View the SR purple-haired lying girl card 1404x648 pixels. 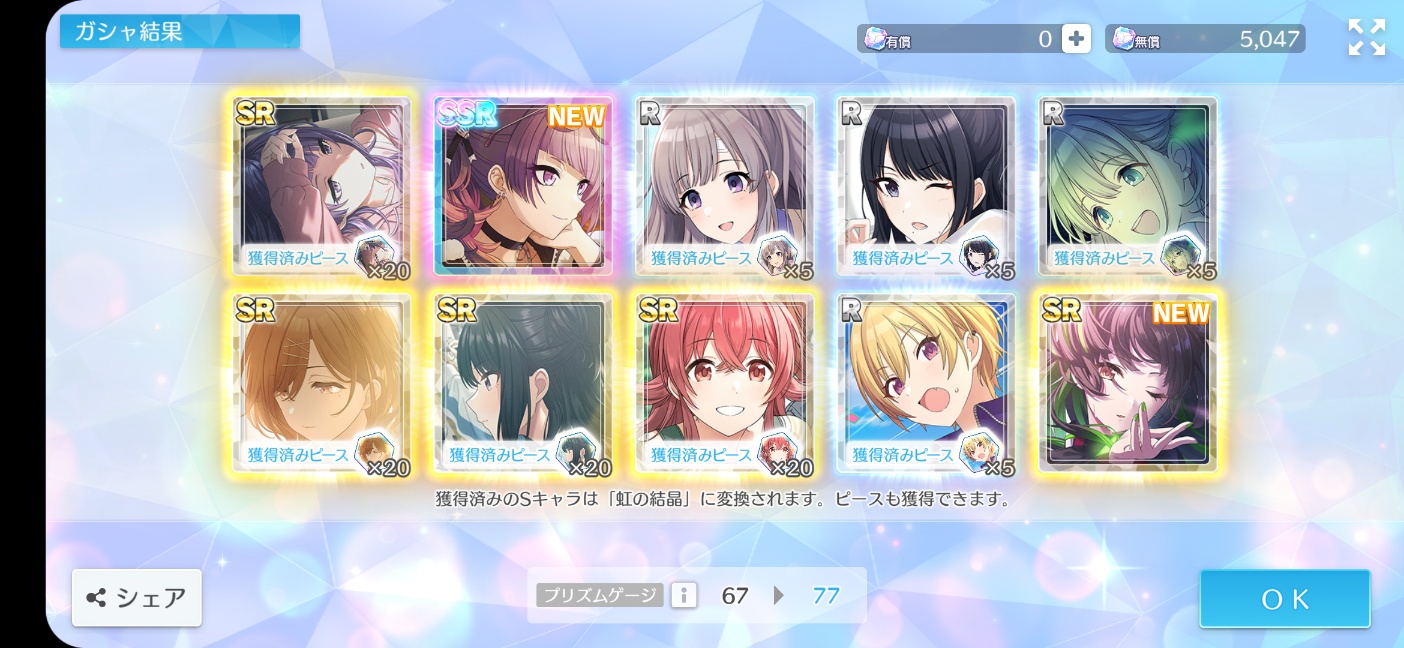tap(322, 186)
